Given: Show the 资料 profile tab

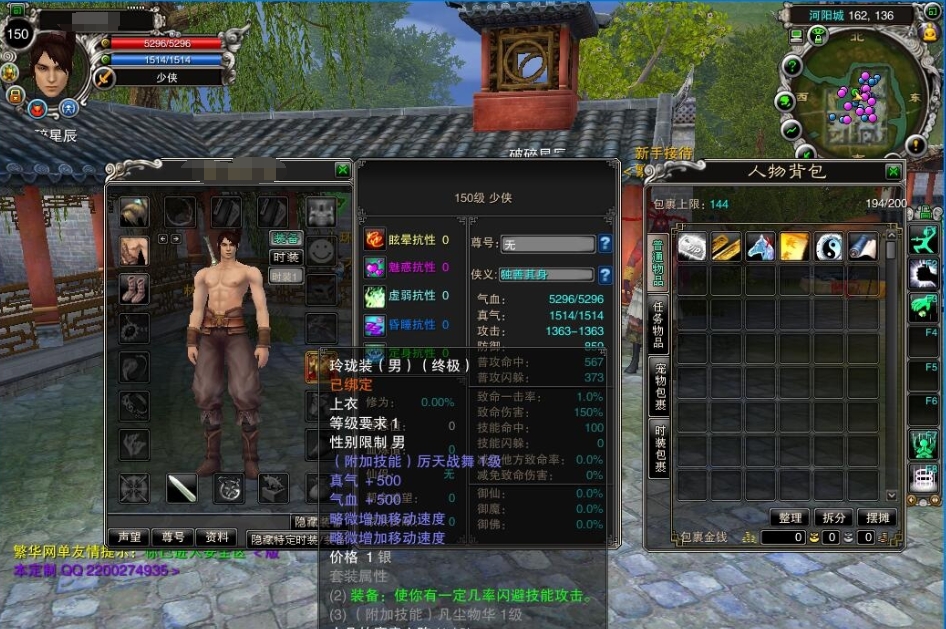Looking at the screenshot, I should 216,537.
